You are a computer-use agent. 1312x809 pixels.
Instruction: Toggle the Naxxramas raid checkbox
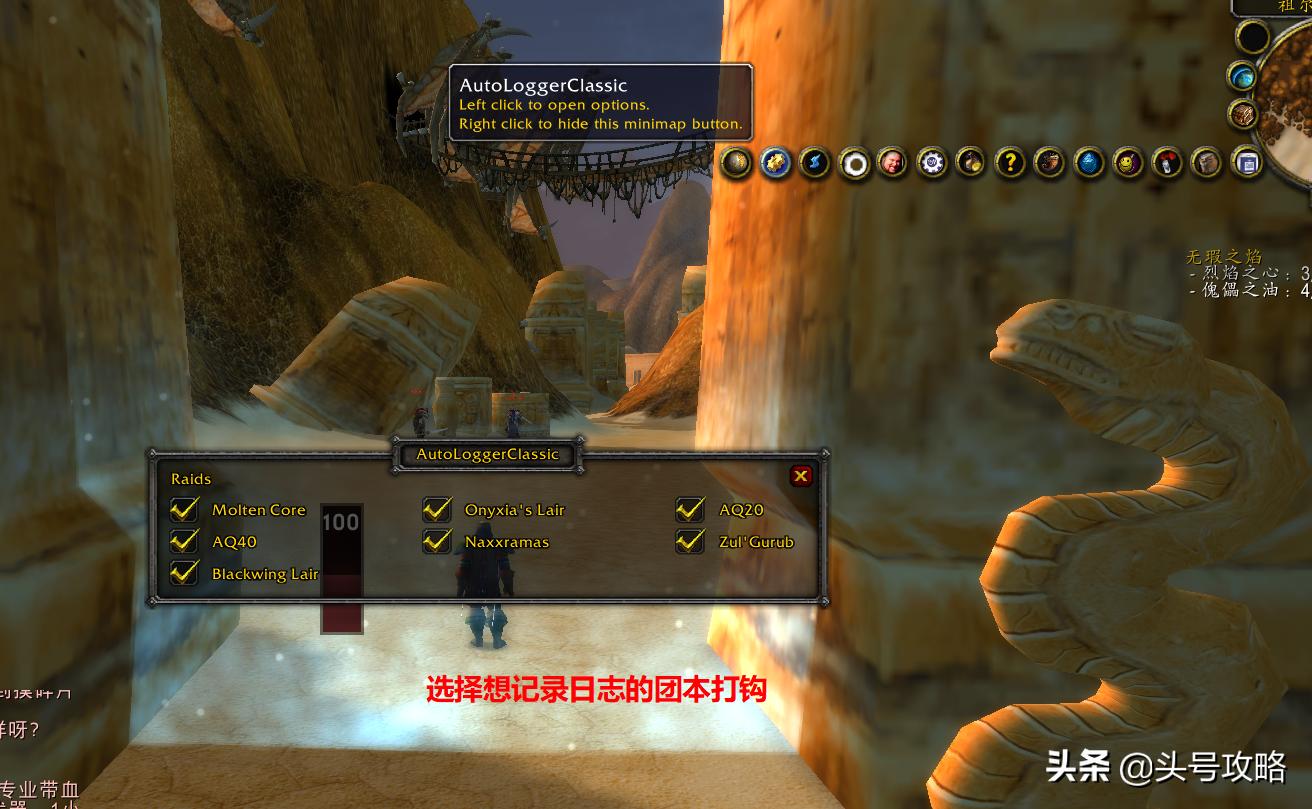437,542
